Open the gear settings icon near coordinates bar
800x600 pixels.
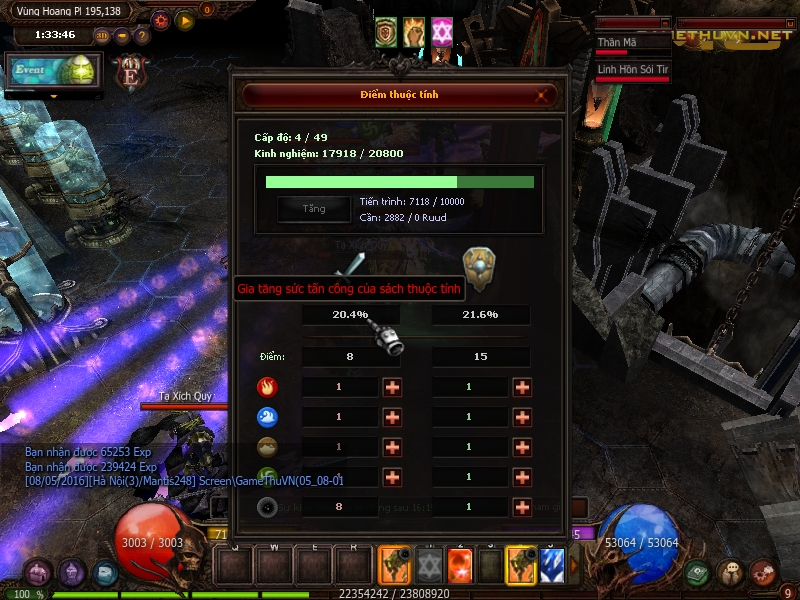coord(161,19)
